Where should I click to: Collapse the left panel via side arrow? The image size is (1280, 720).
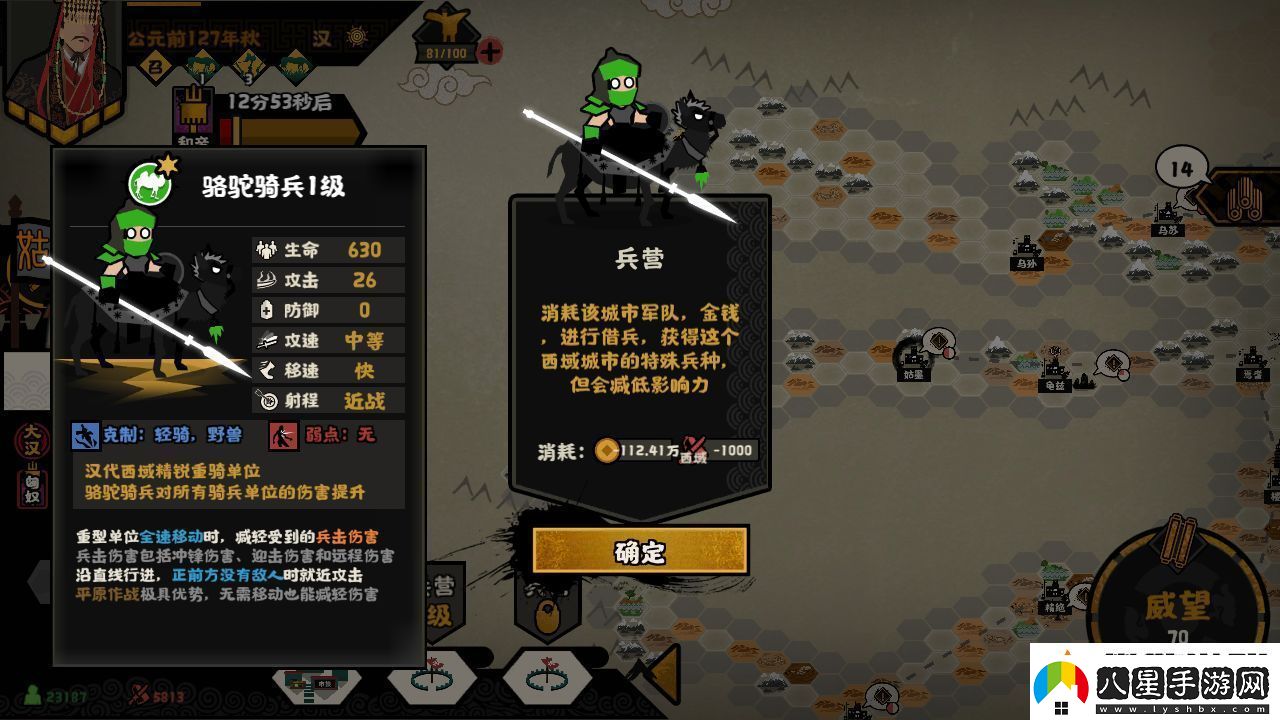tap(40, 582)
